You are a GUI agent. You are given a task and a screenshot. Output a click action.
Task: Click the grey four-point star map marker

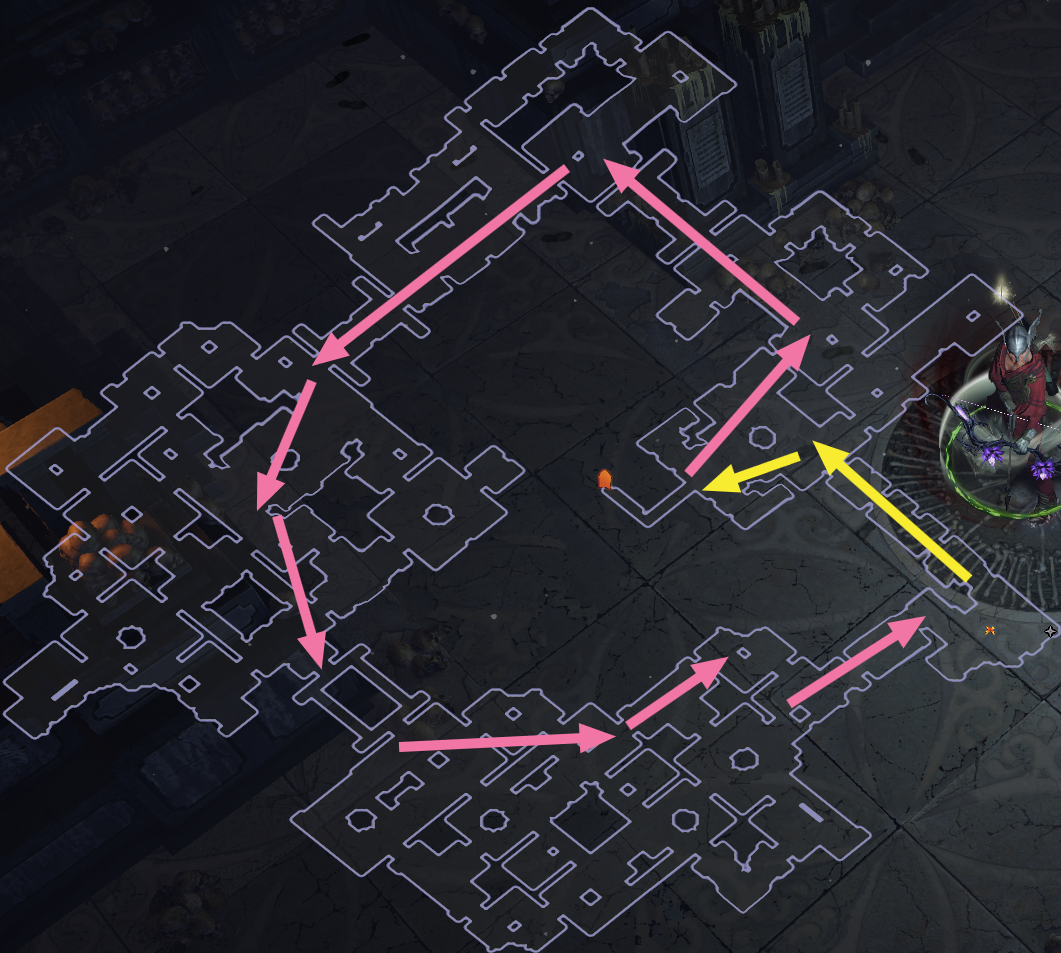point(1050,631)
